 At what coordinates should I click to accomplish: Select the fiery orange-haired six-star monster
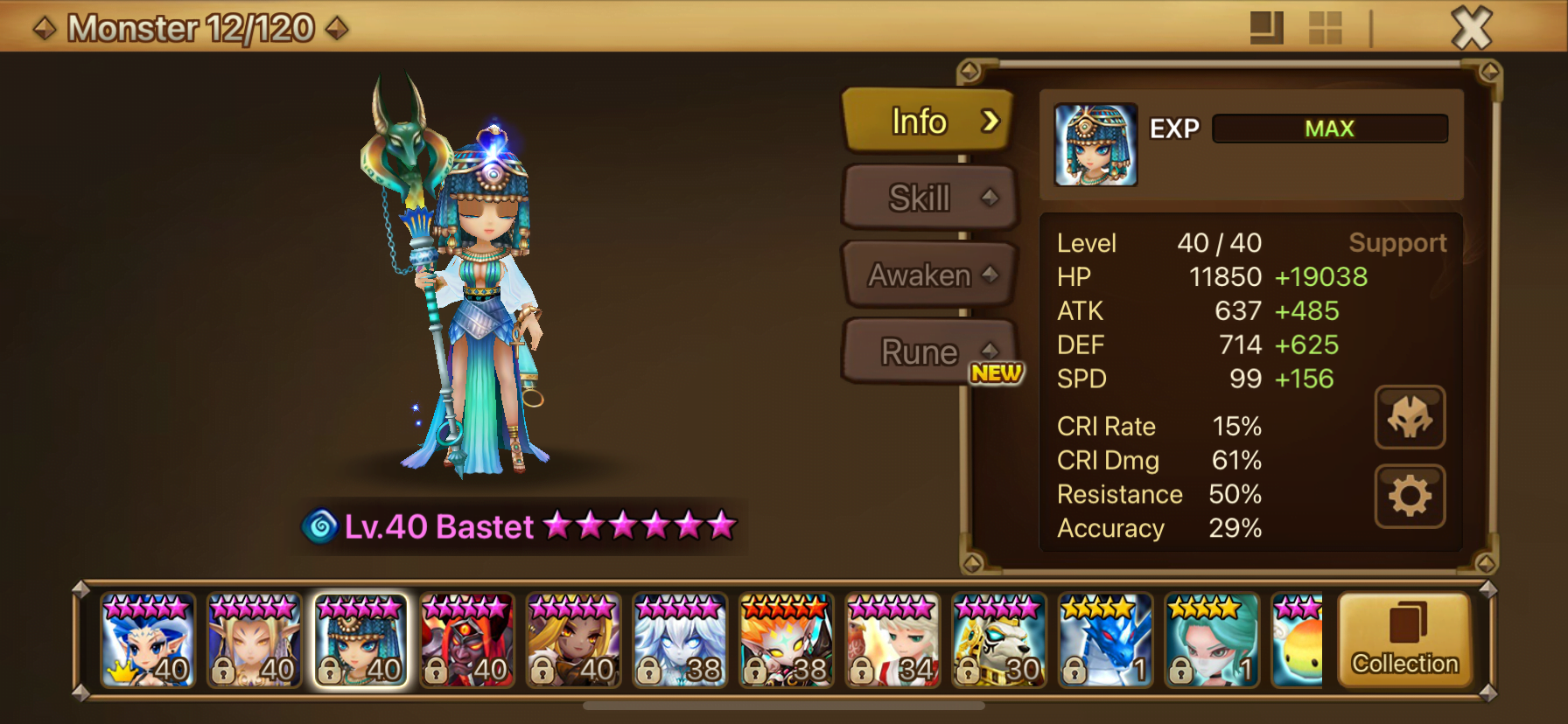pyautogui.click(x=786, y=641)
